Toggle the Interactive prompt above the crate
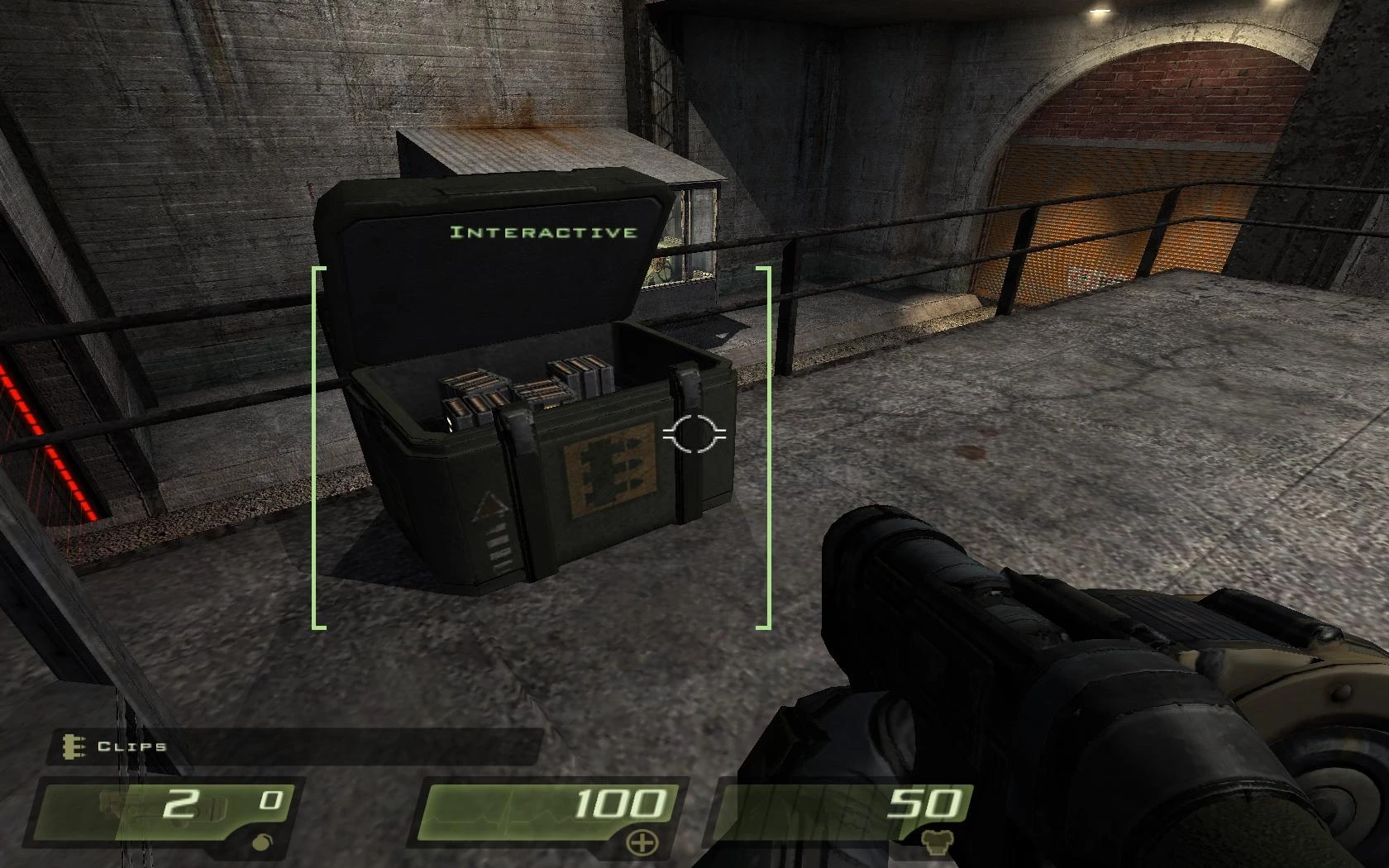Screen dimensions: 1389x868 pyautogui.click(x=544, y=232)
